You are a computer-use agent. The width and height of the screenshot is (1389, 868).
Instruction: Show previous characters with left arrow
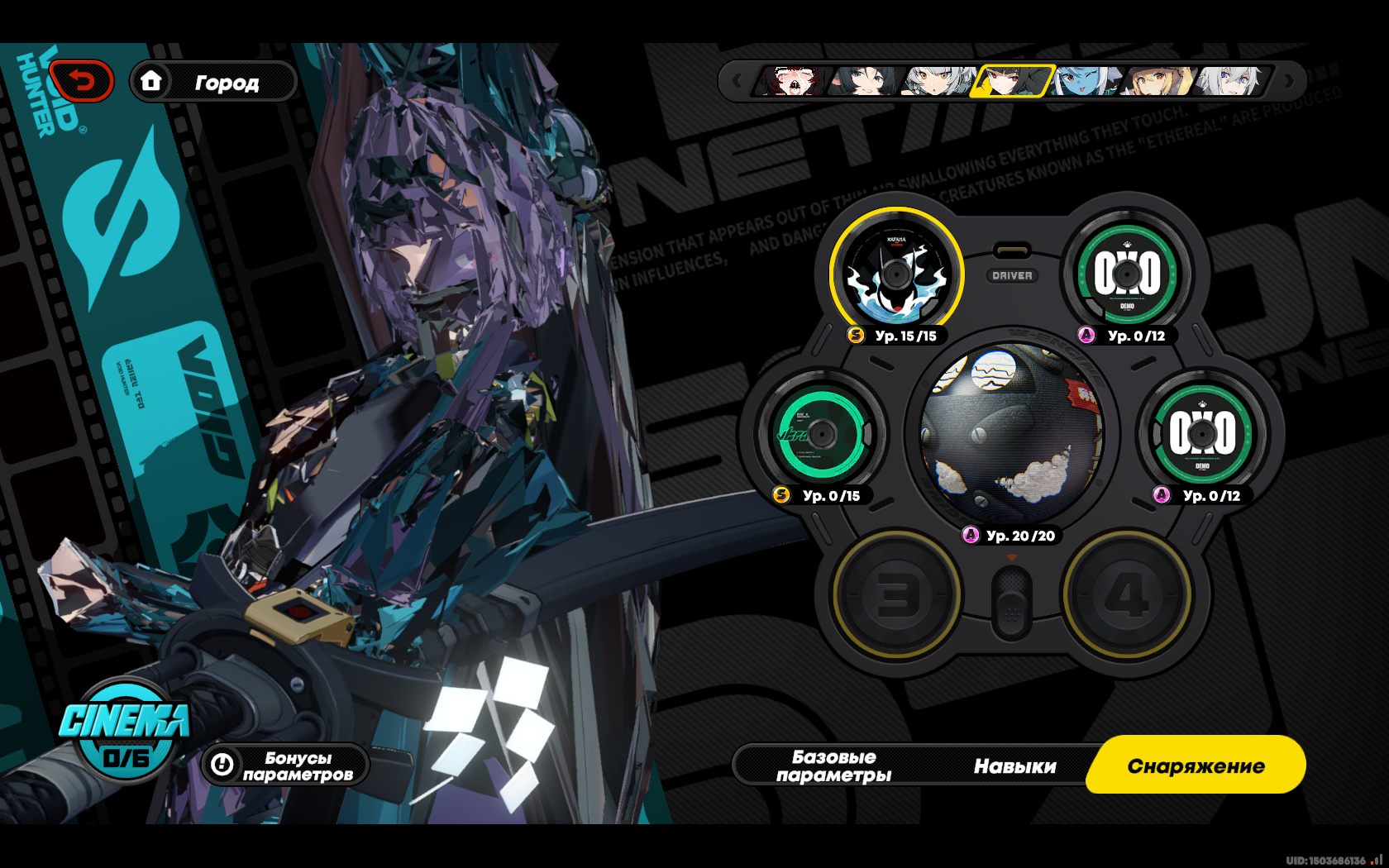coord(737,82)
